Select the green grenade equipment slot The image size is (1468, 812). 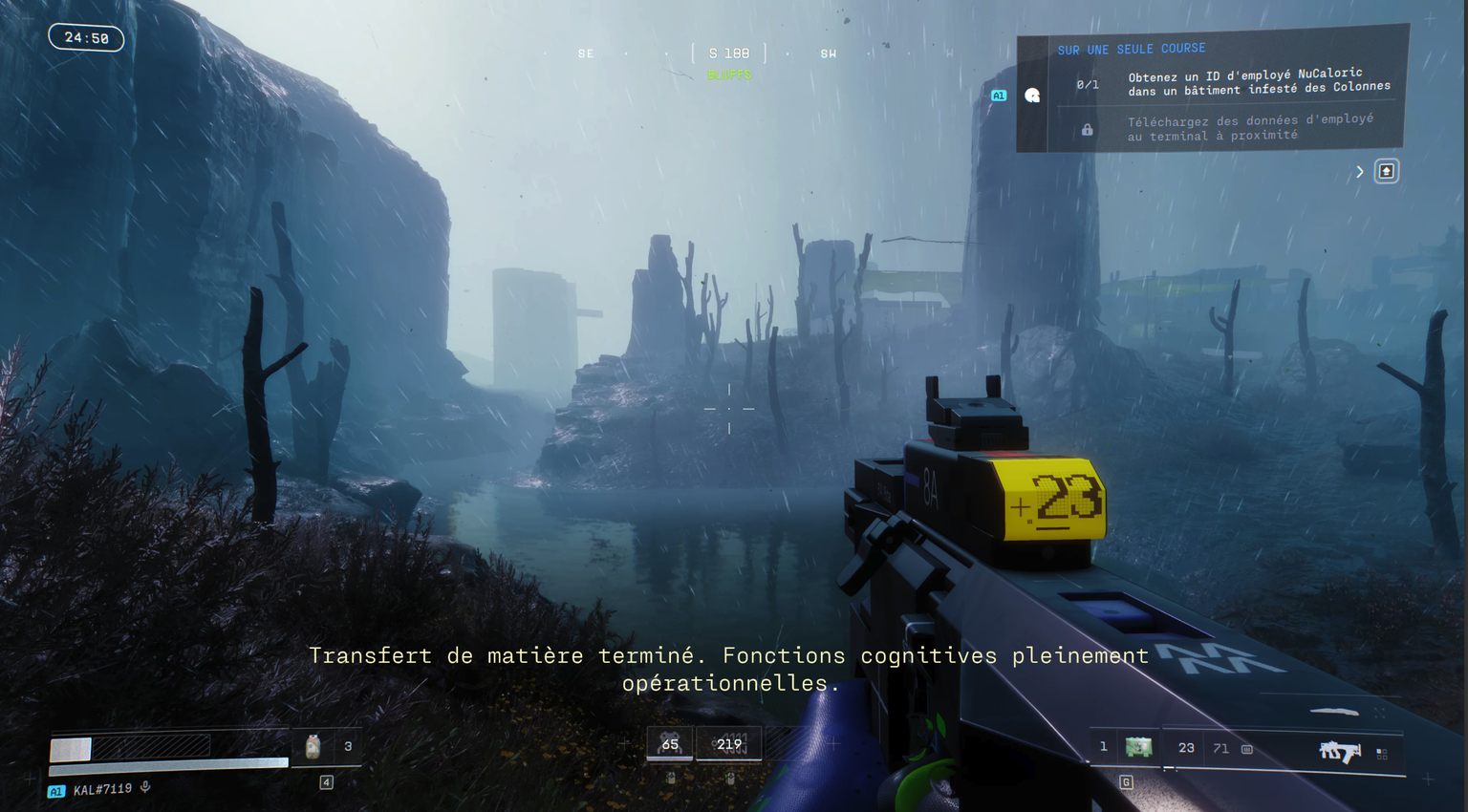[x=1138, y=747]
